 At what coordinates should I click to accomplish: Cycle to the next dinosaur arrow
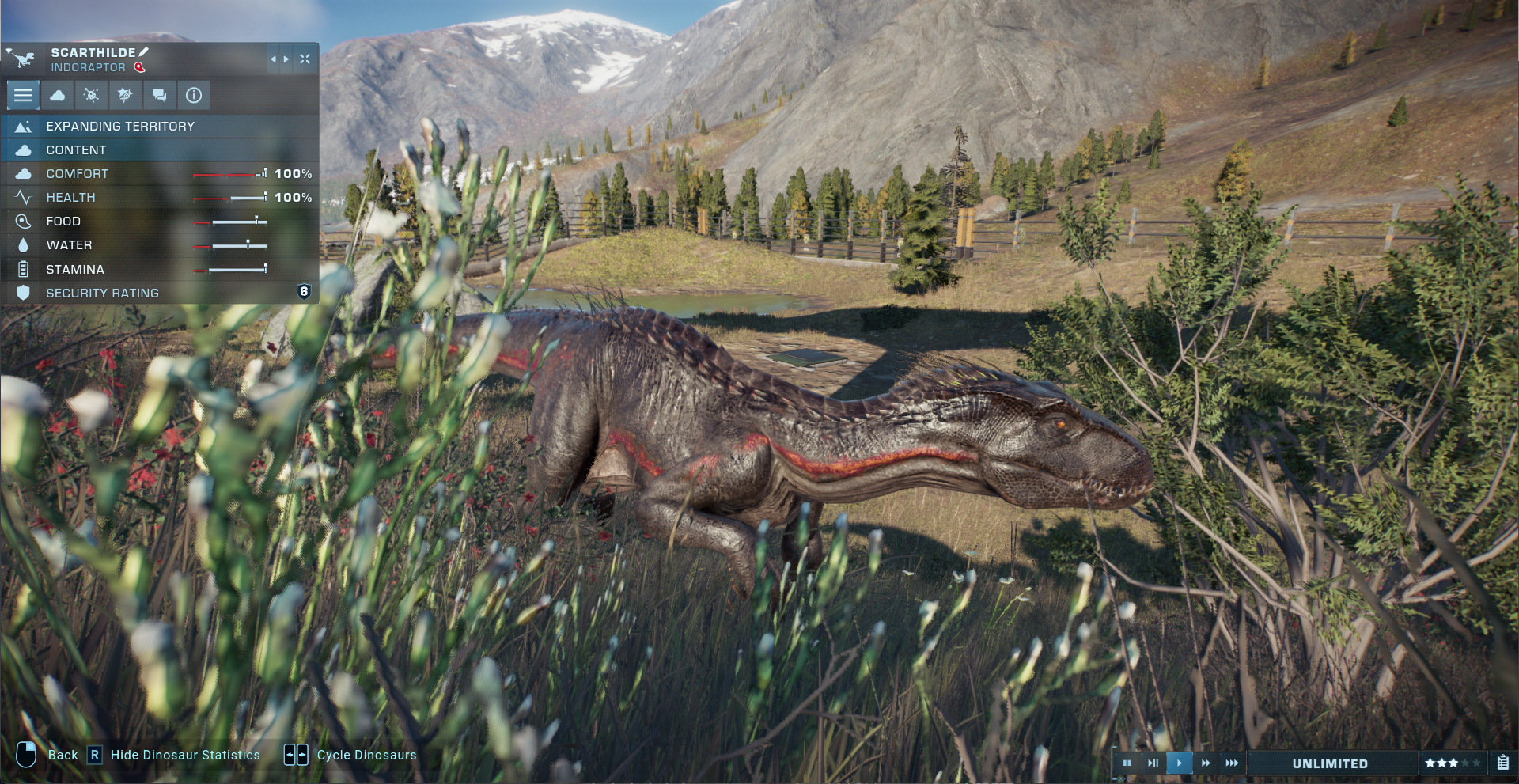[286, 59]
